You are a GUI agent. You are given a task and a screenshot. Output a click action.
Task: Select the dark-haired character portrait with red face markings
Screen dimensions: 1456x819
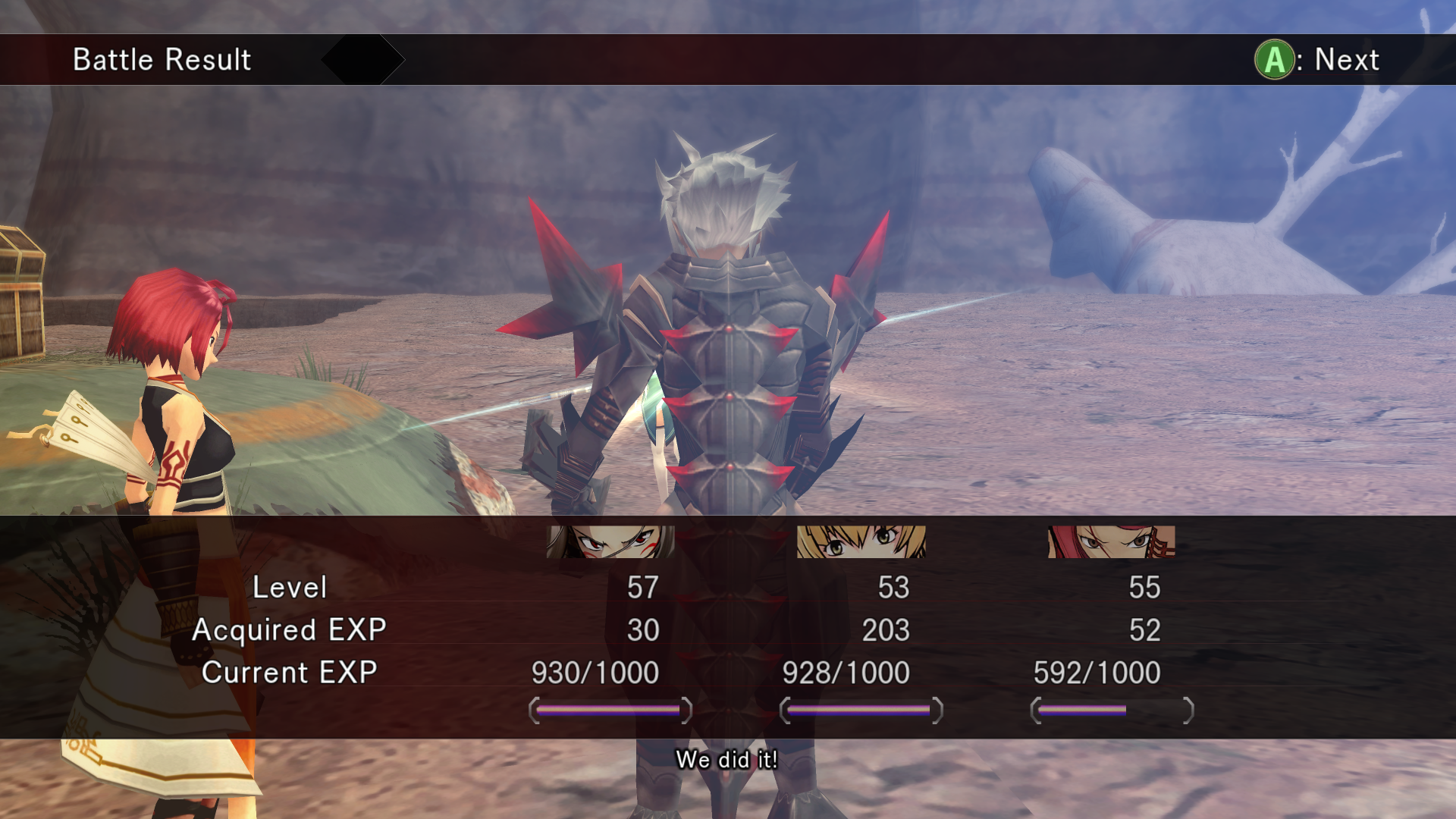[610, 541]
